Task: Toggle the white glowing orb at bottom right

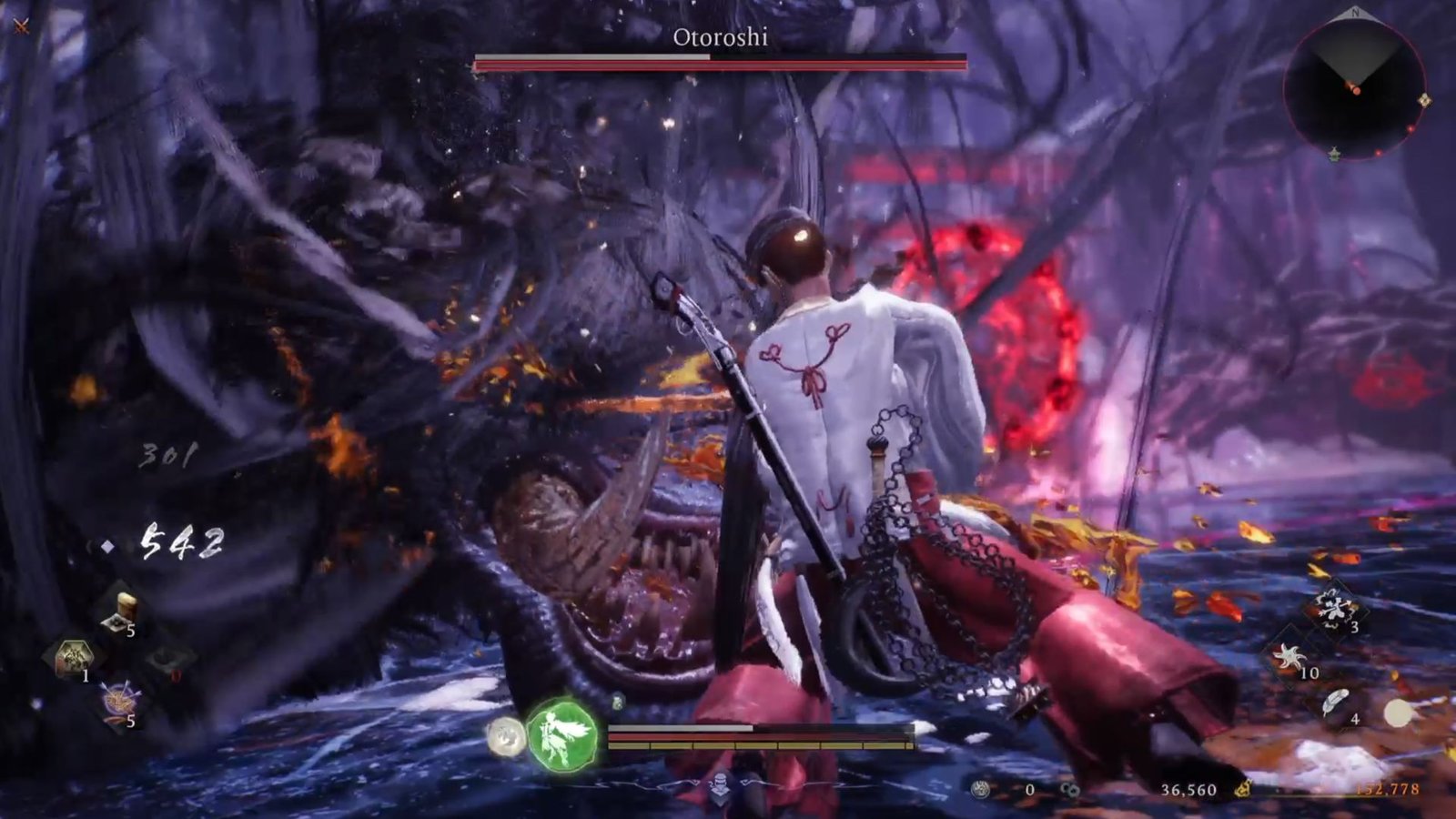Action: point(1400,712)
